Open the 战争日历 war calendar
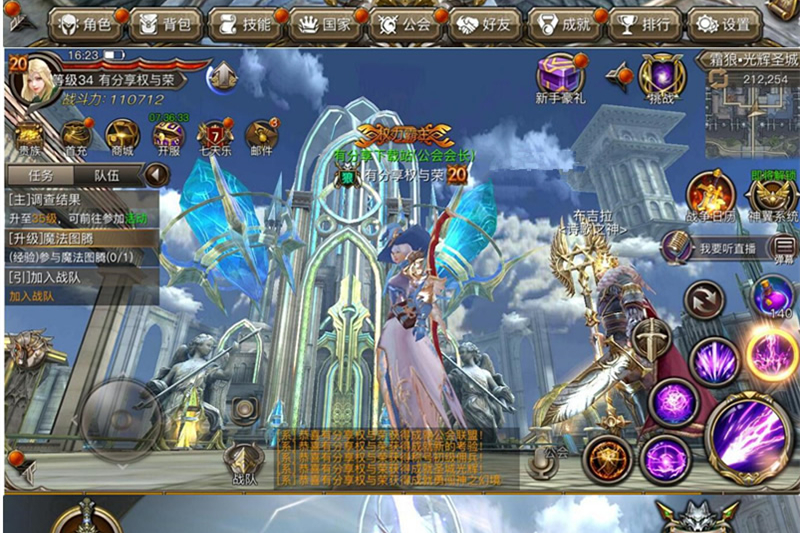 tap(710, 194)
